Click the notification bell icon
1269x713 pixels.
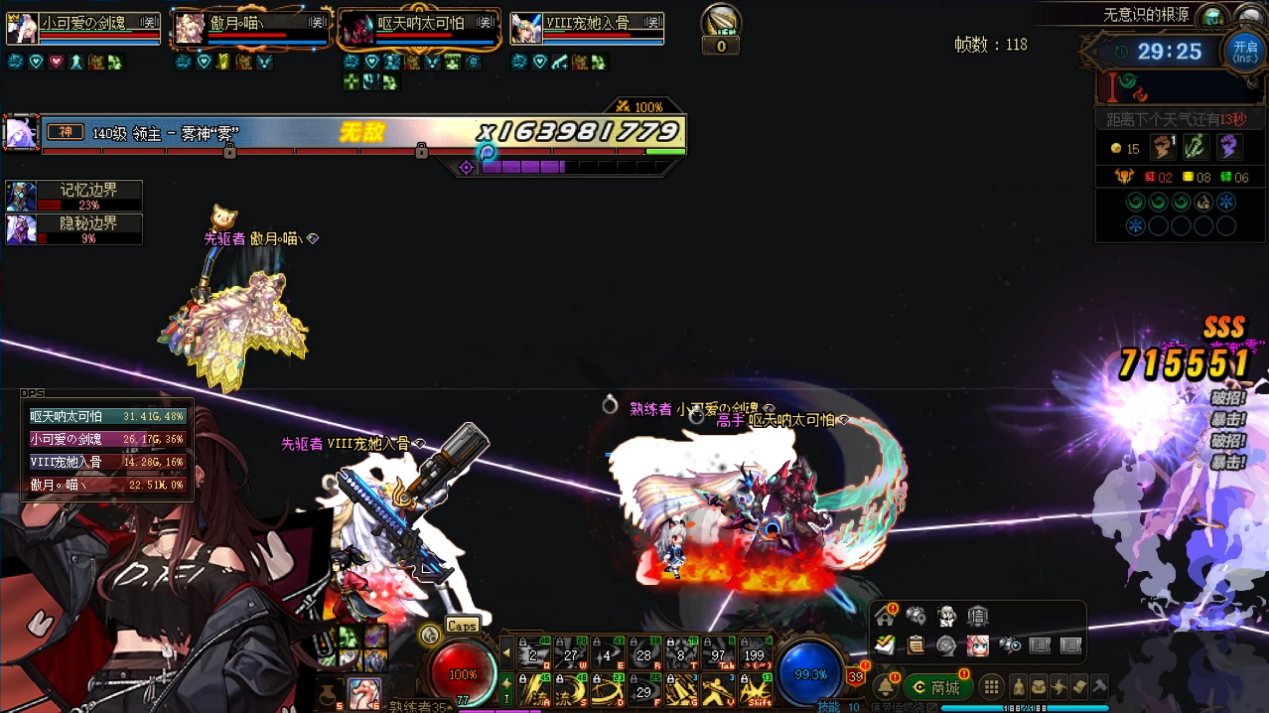[x=885, y=687]
